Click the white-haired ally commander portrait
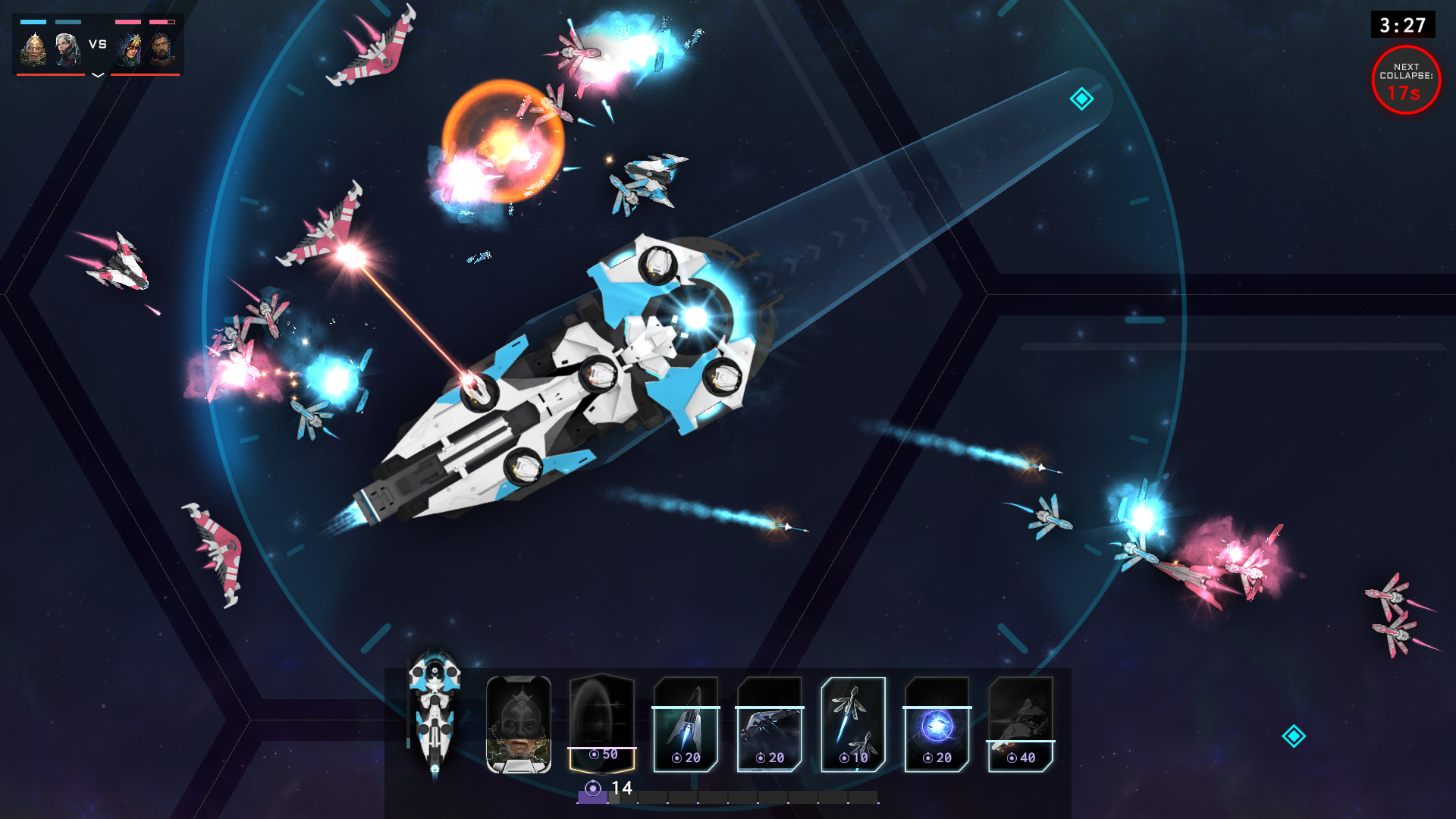The image size is (1456, 819). coord(67,48)
